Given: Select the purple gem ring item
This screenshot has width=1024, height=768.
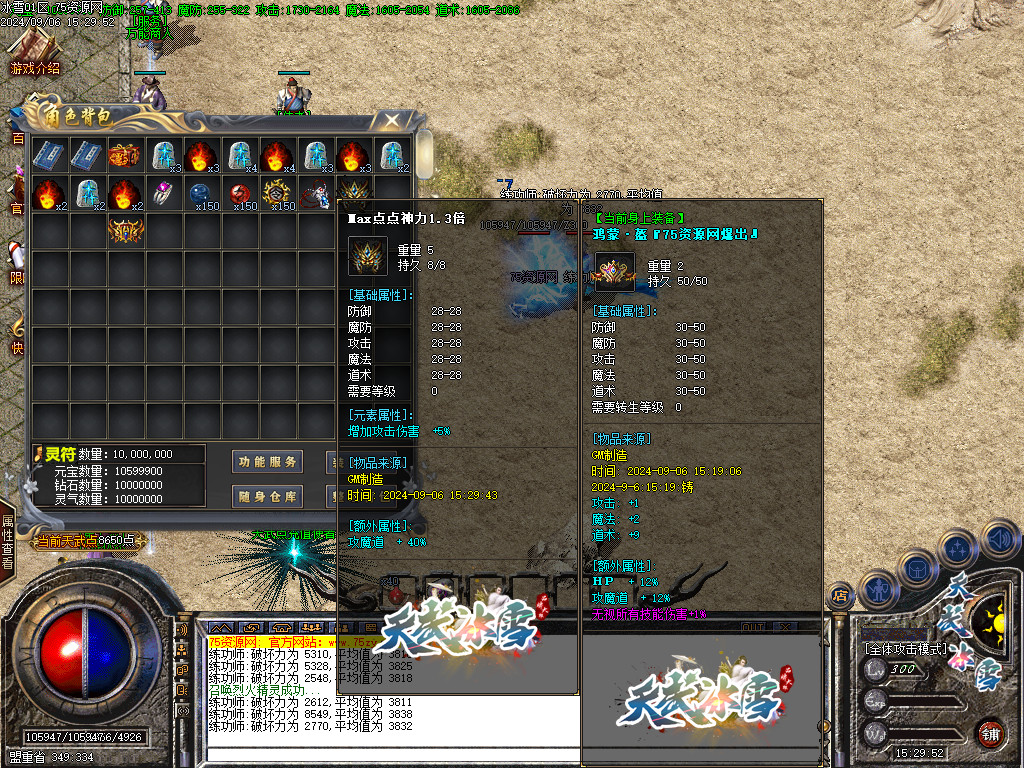Looking at the screenshot, I should tap(162, 193).
